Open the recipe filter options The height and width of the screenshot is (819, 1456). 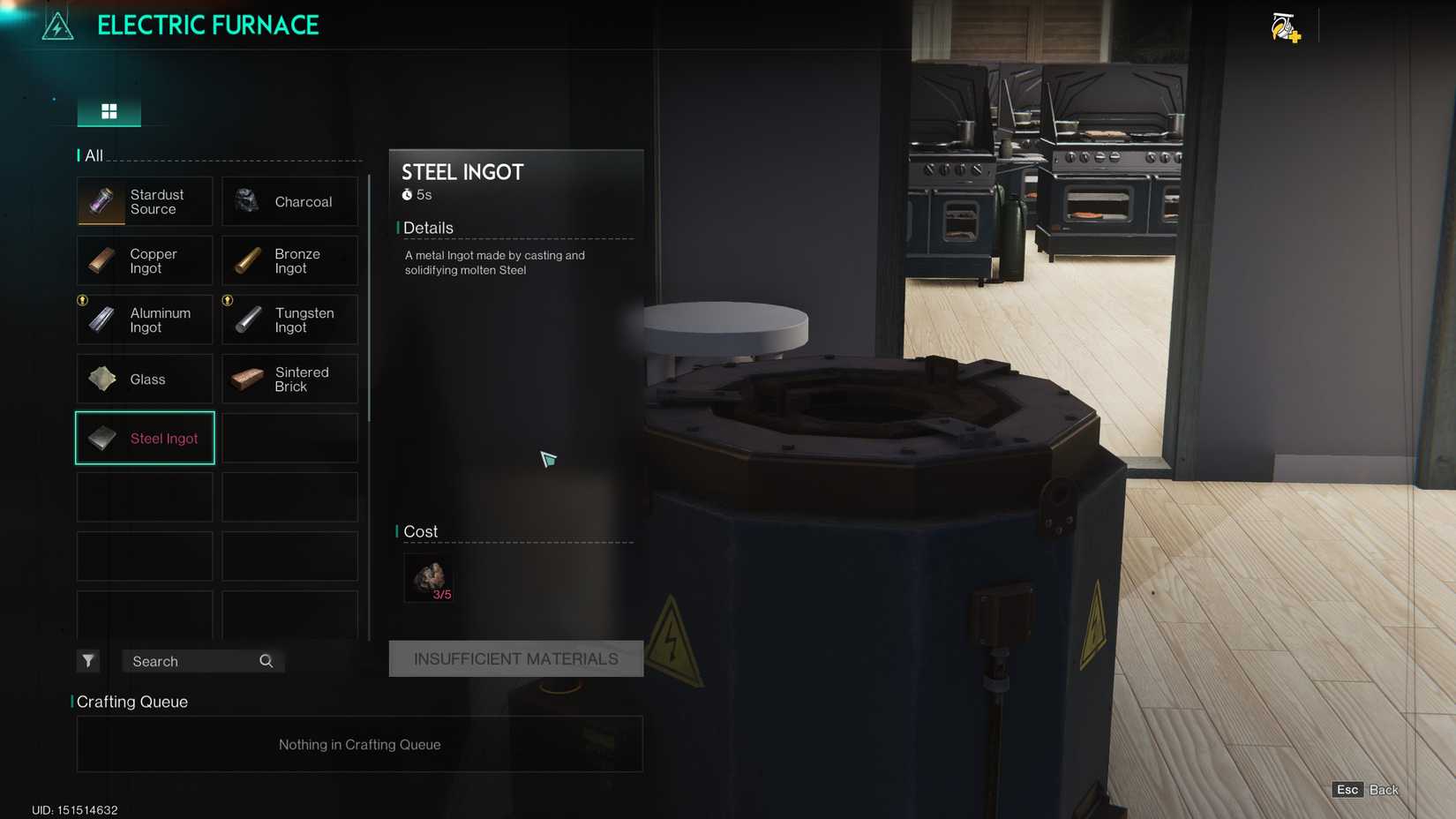pos(87,660)
